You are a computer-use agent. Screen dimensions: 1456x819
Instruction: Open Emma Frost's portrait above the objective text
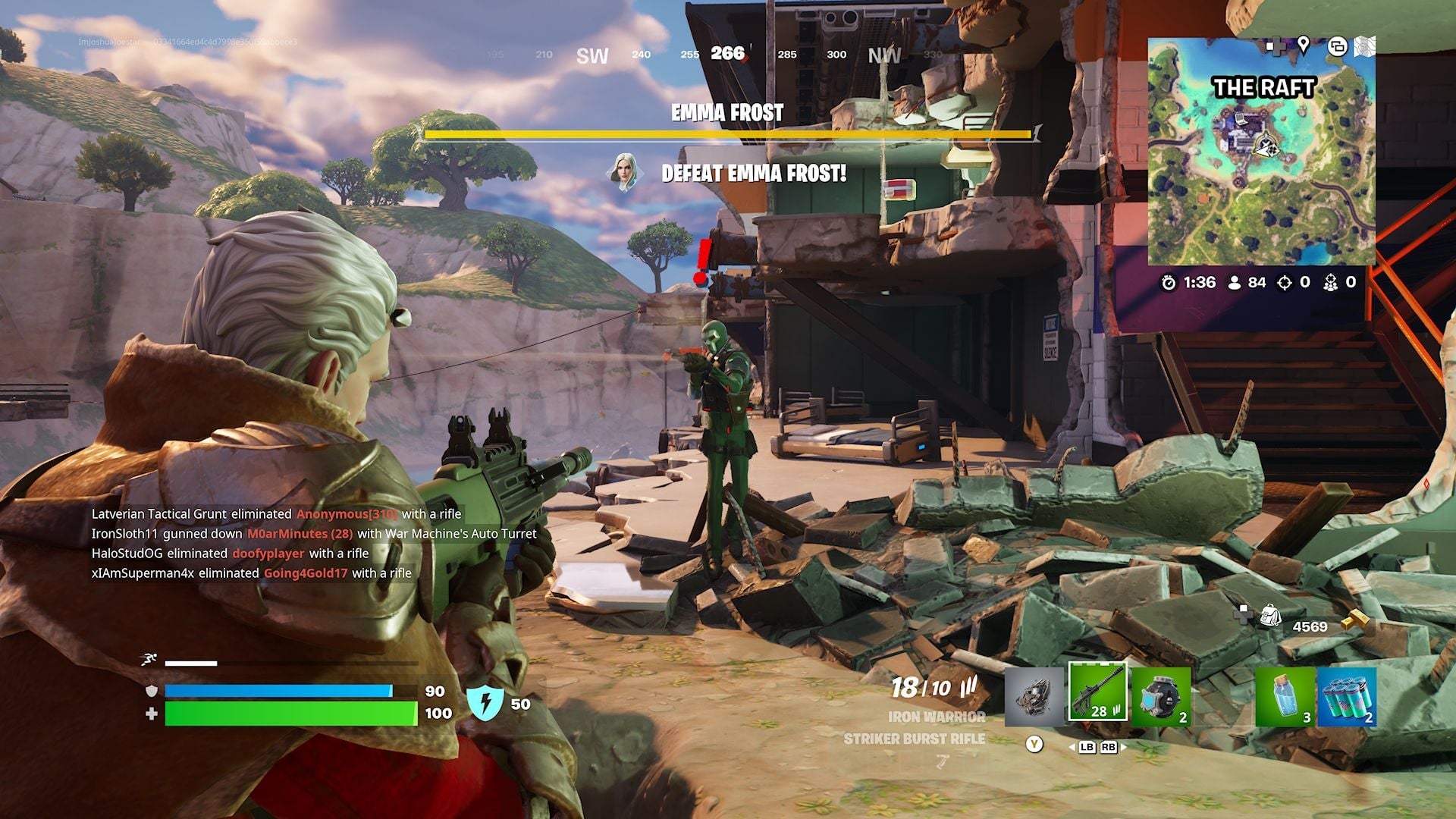tap(626, 171)
